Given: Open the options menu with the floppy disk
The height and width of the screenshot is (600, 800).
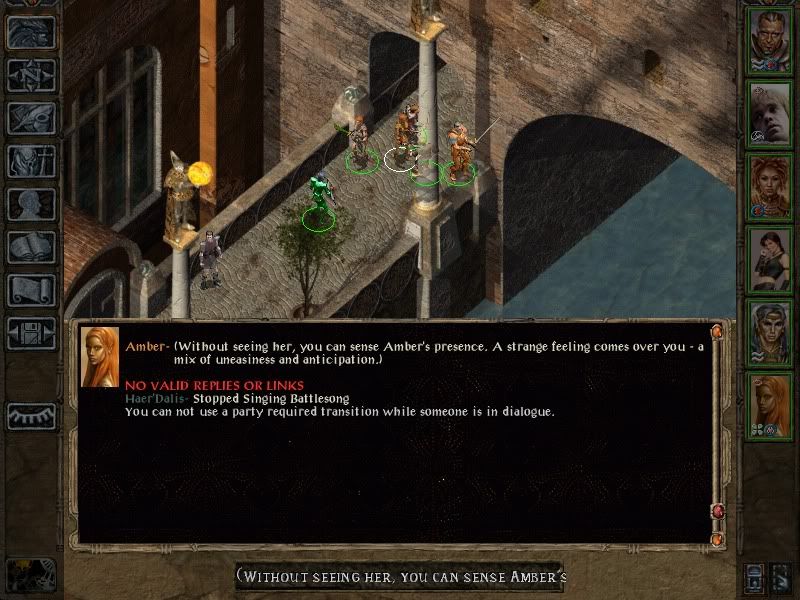Looking at the screenshot, I should (x=31, y=333).
